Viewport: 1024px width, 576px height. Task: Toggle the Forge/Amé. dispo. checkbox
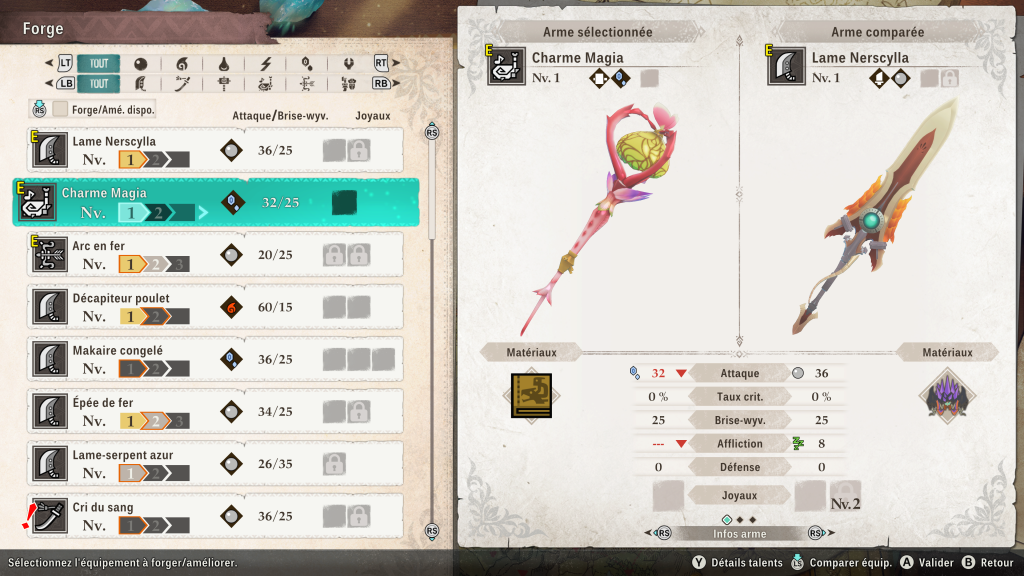pyautogui.click(x=61, y=109)
